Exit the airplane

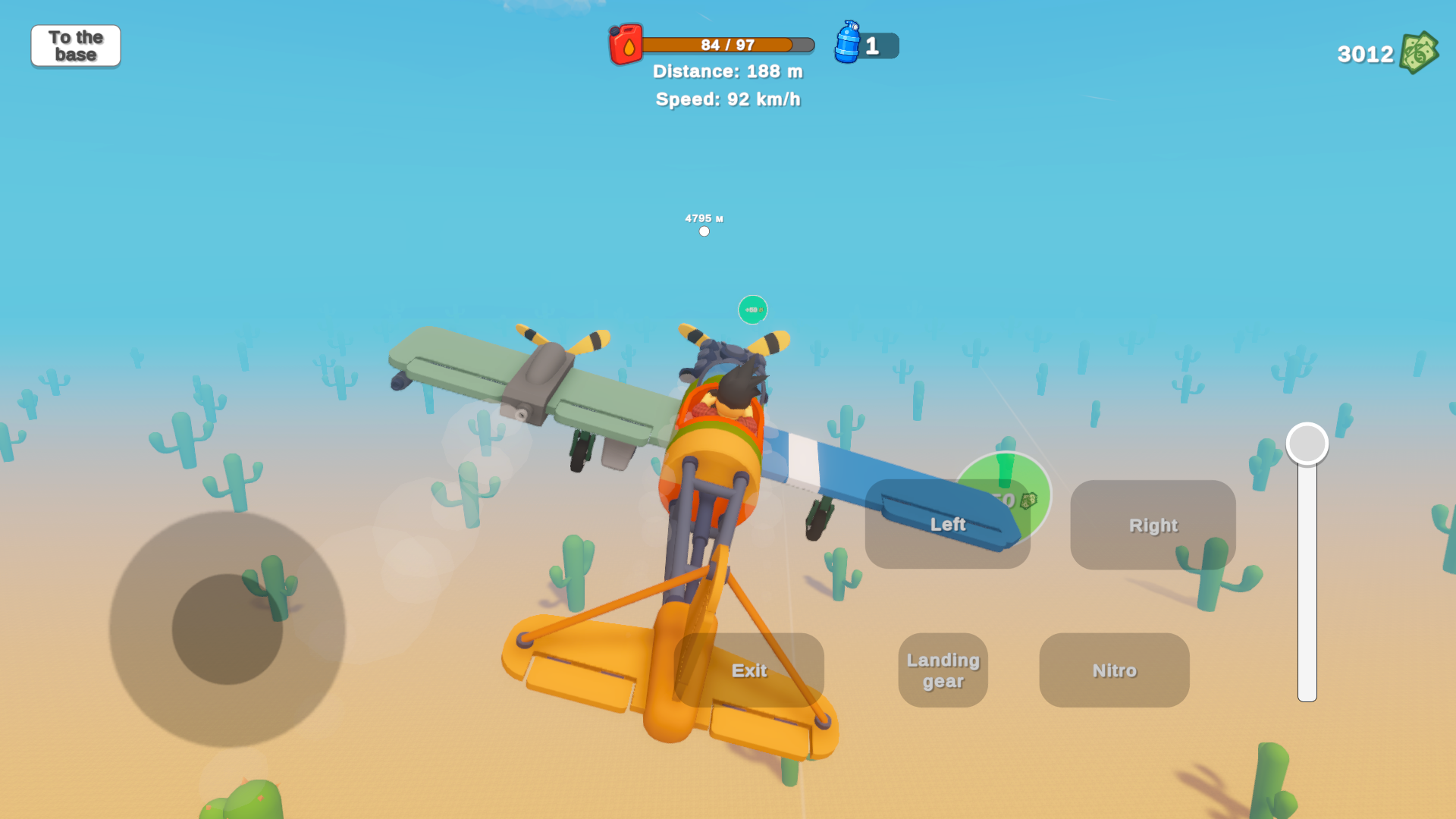[x=749, y=670]
